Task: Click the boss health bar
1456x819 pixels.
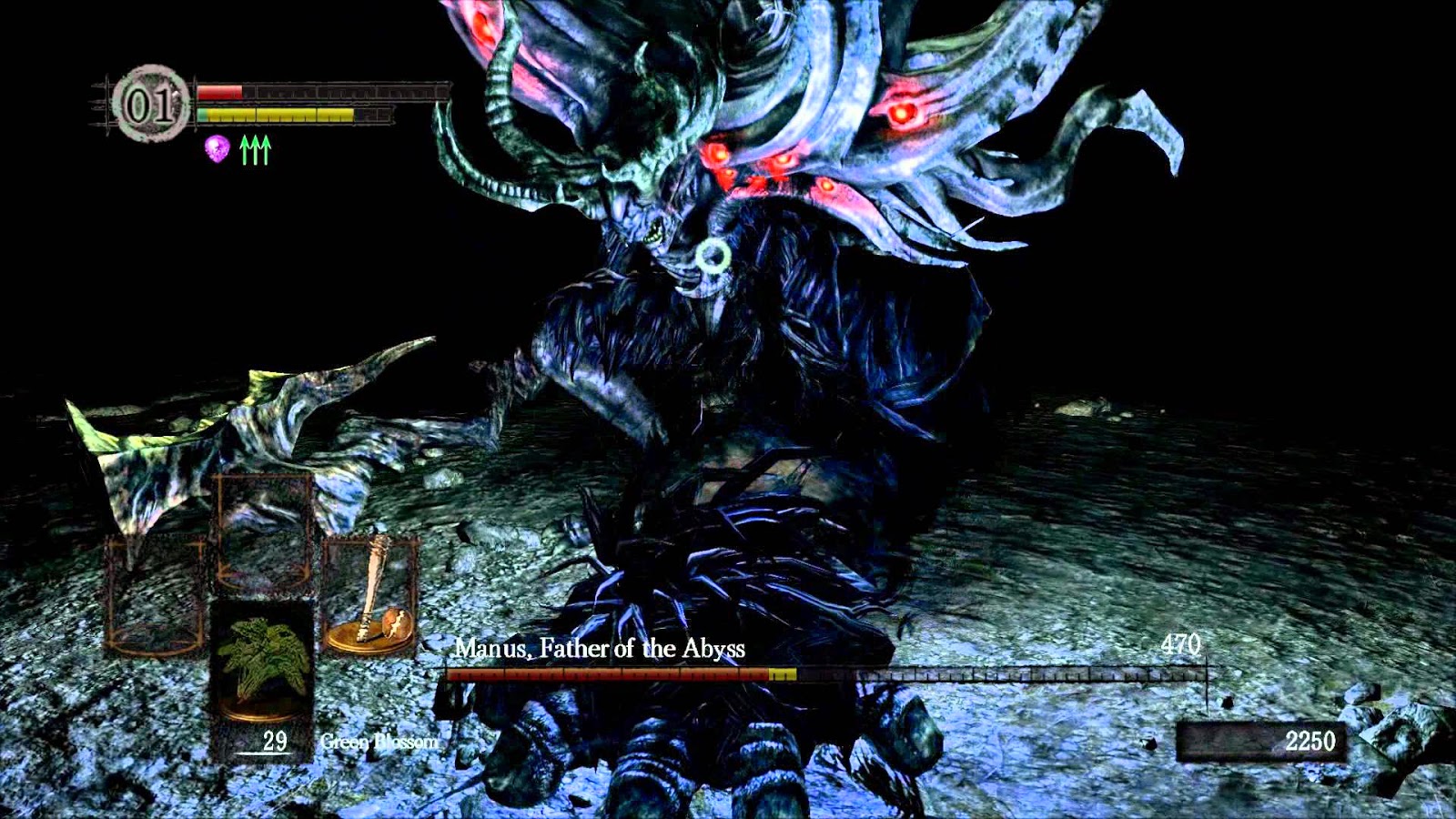Action: pyautogui.click(x=819, y=676)
